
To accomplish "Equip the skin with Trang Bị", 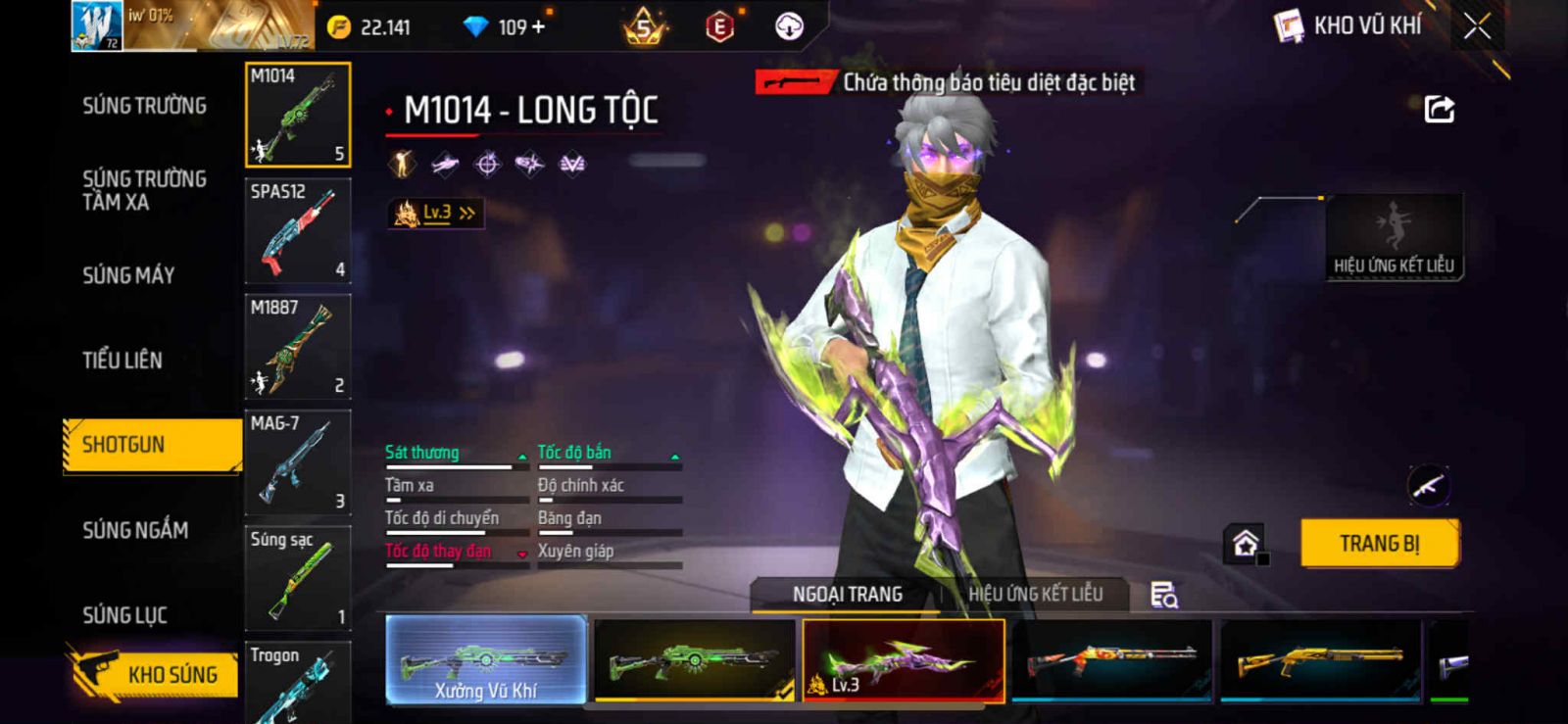I will [1379, 544].
